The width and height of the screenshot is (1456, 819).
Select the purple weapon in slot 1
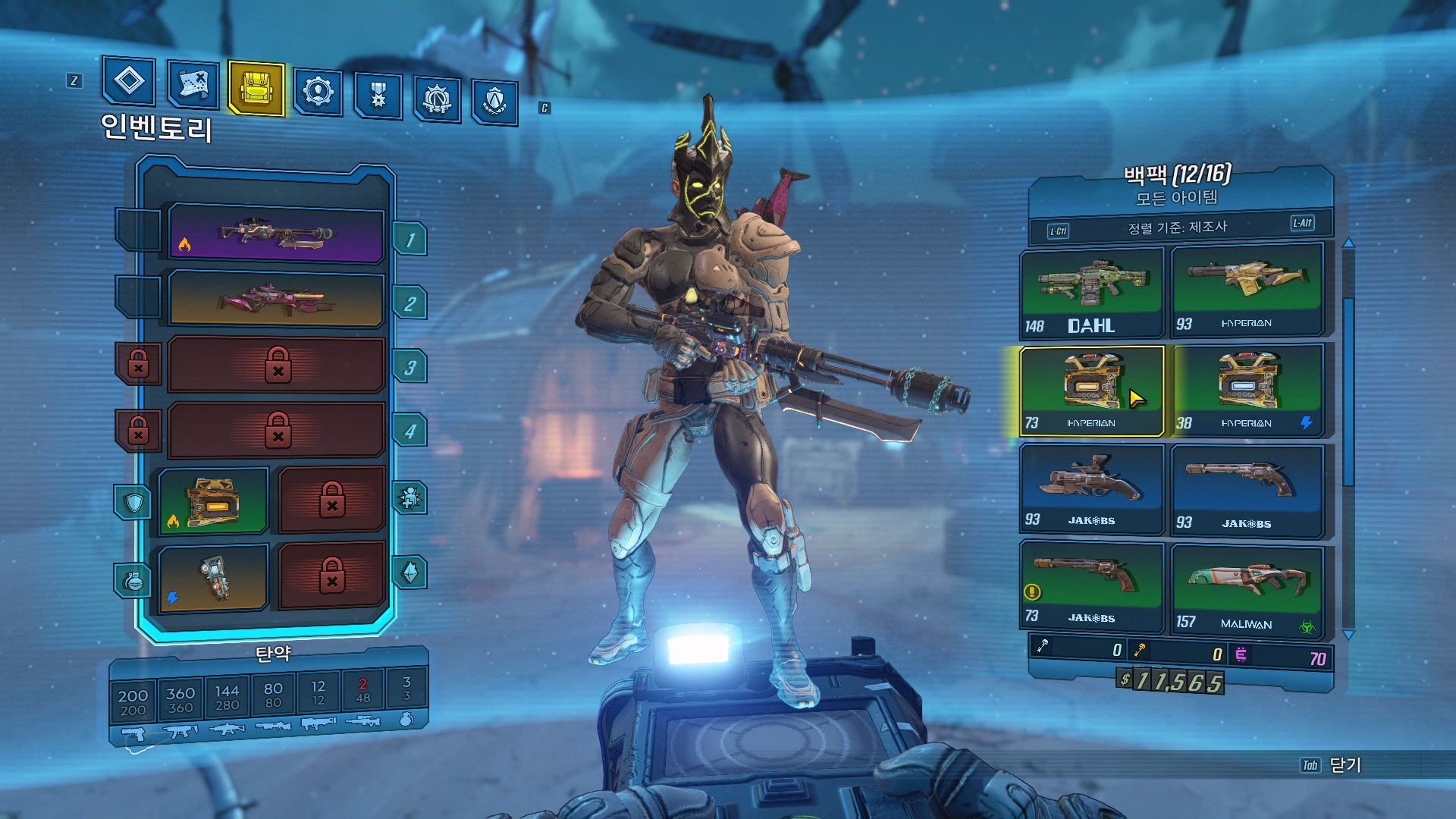pyautogui.click(x=276, y=234)
